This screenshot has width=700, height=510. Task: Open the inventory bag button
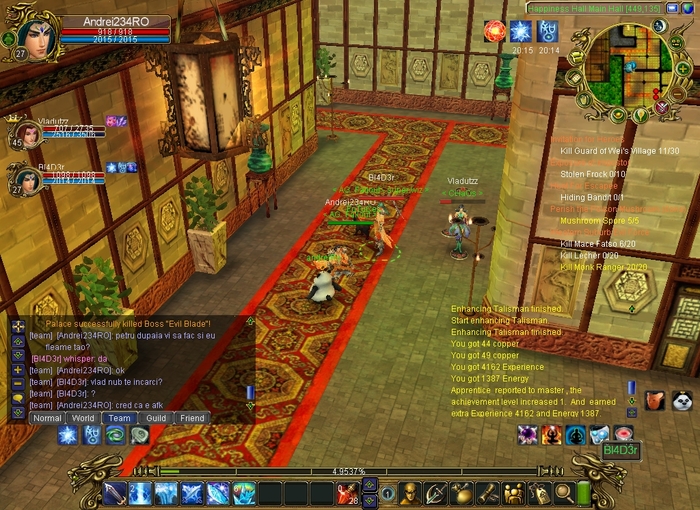(x=461, y=493)
